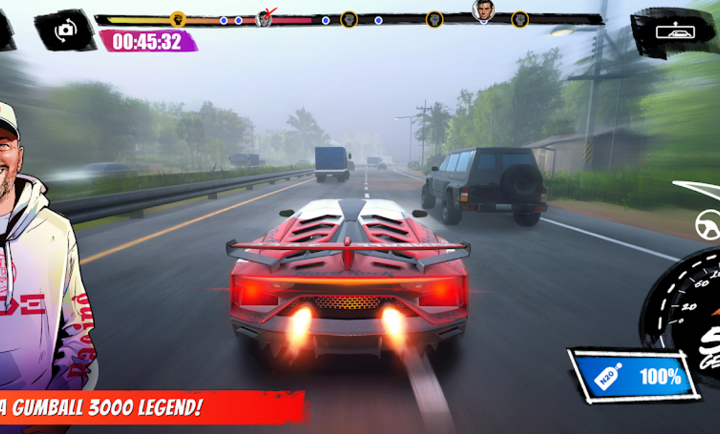
Task: Tap the car icon button in the top-right
Action: point(673,30)
